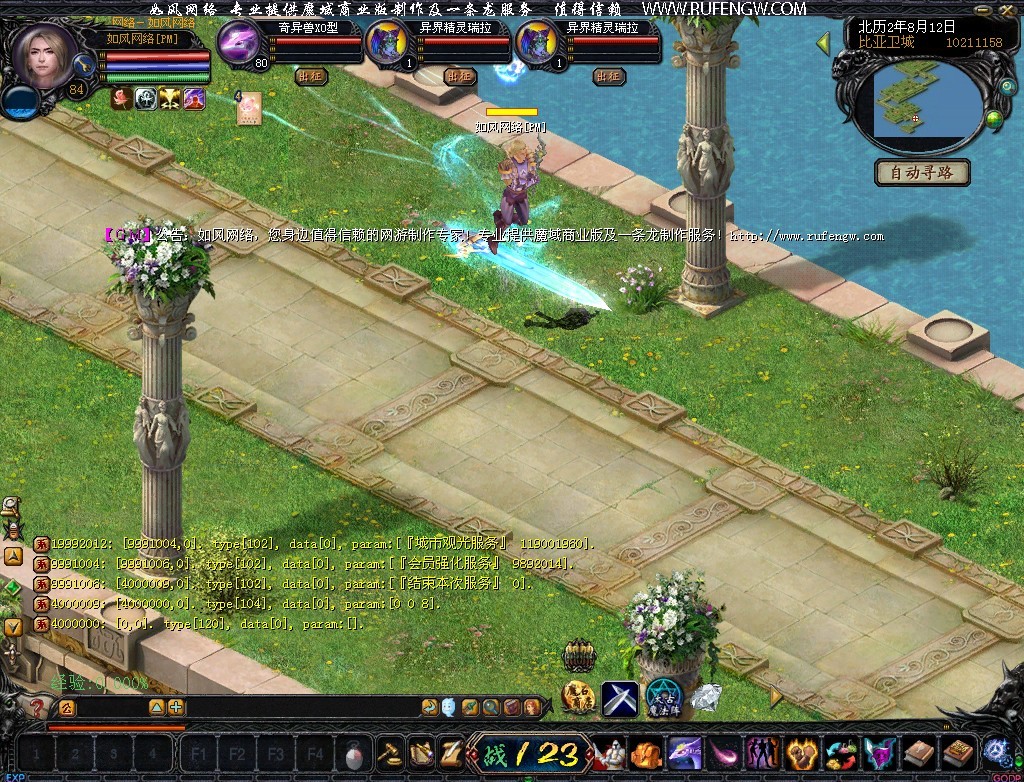Screen dimensions: 1024x782
Task: Click the white diamond gem icon
Action: pos(706,697)
